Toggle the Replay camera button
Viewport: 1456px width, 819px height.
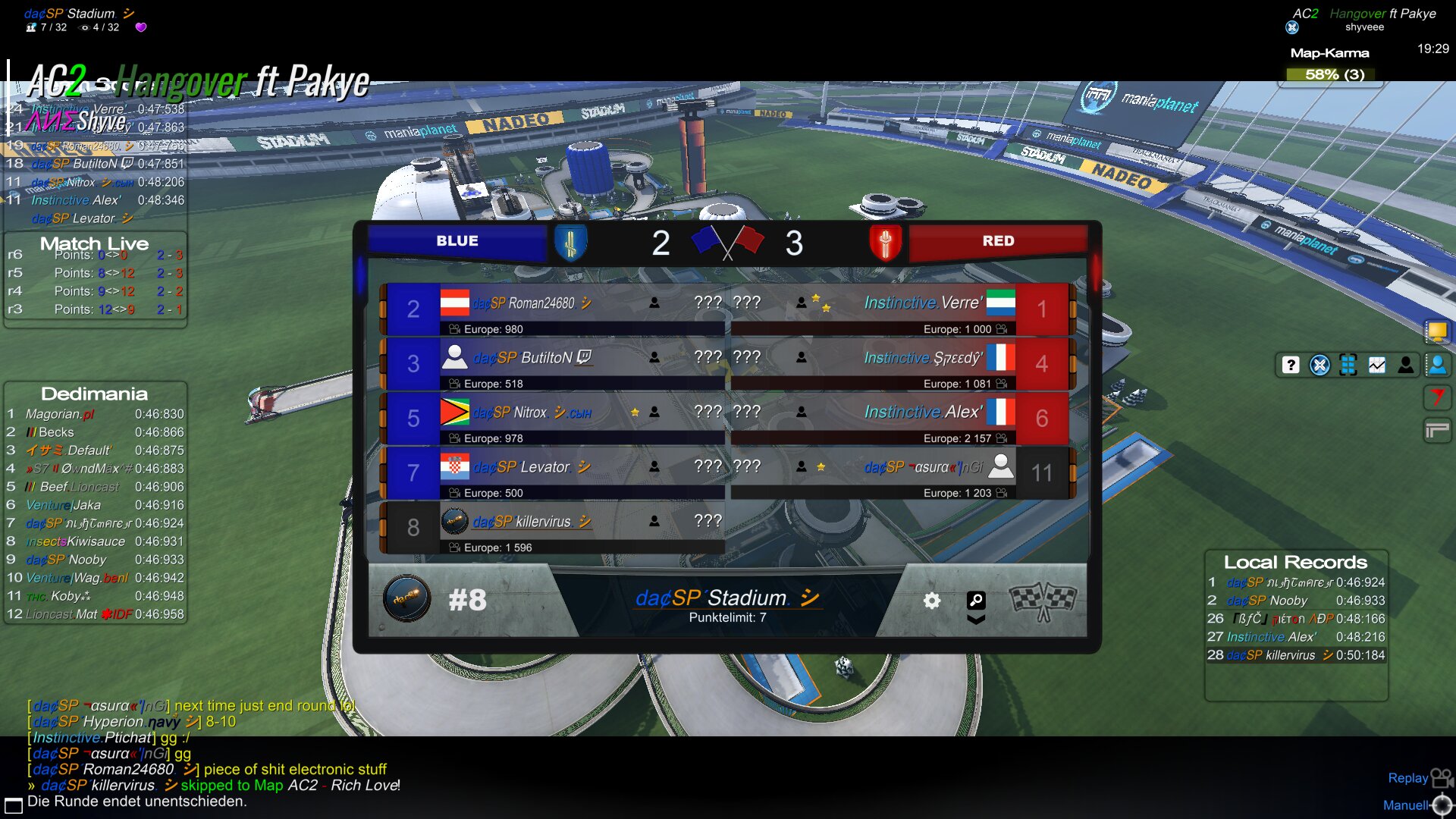tap(1418, 778)
